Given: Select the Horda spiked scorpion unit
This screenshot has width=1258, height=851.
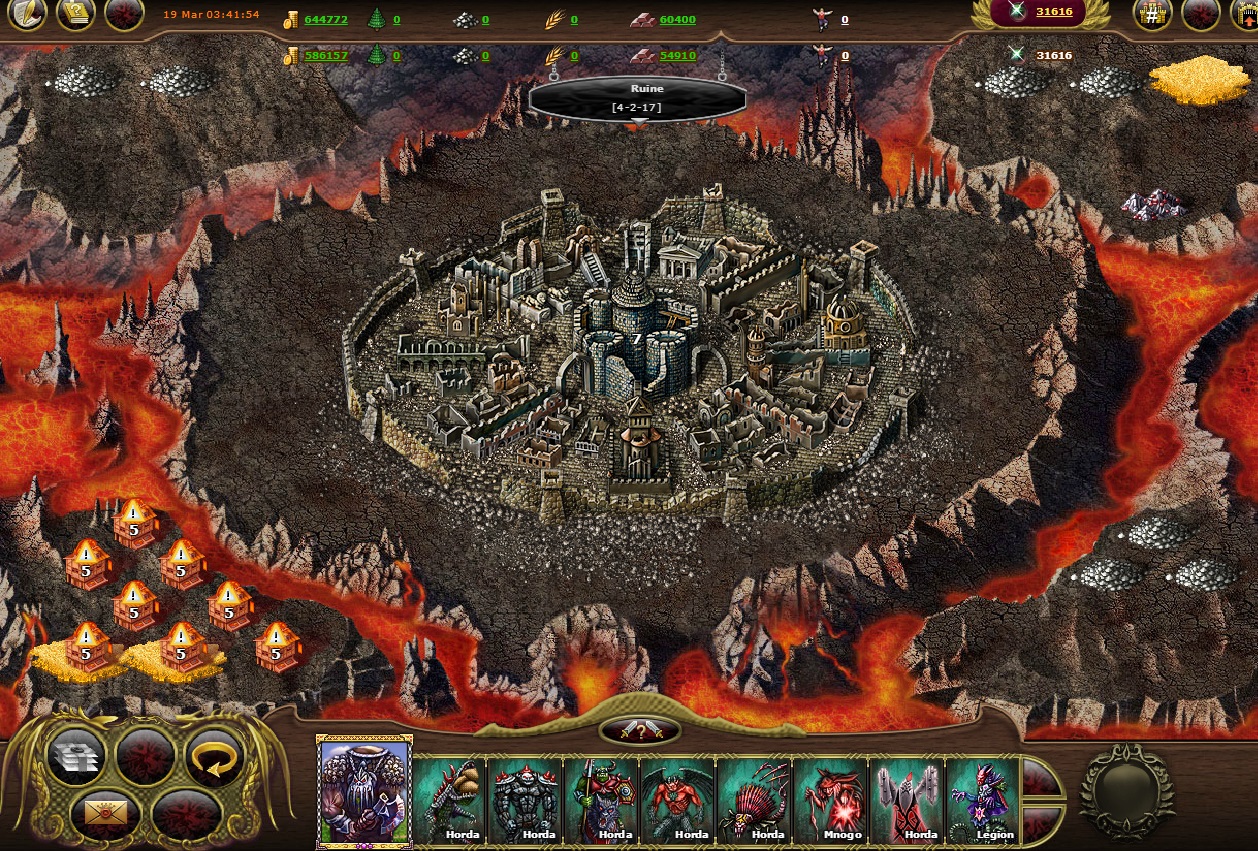Looking at the screenshot, I should tap(754, 799).
